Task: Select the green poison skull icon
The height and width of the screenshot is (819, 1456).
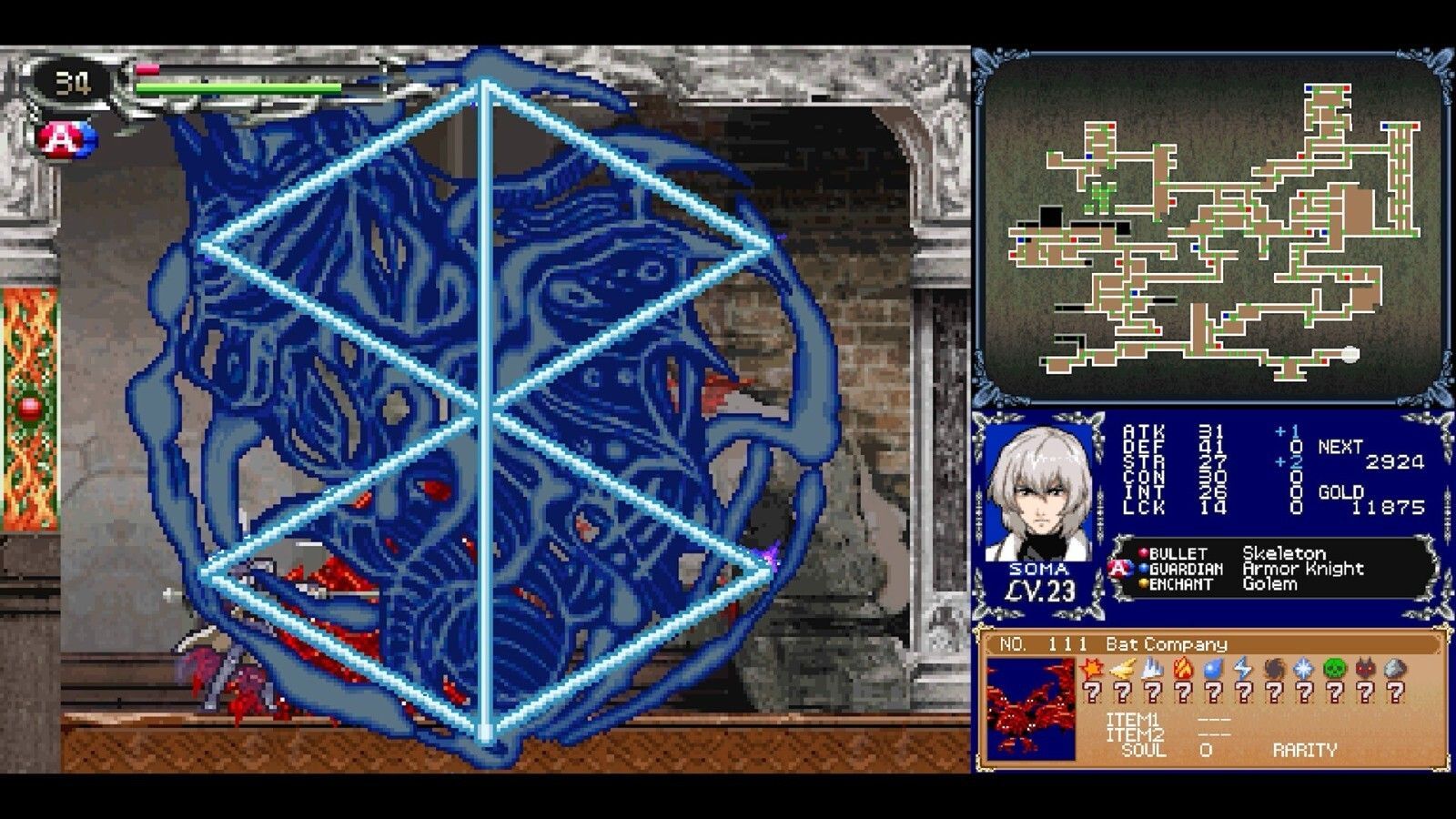Action: [1335, 669]
